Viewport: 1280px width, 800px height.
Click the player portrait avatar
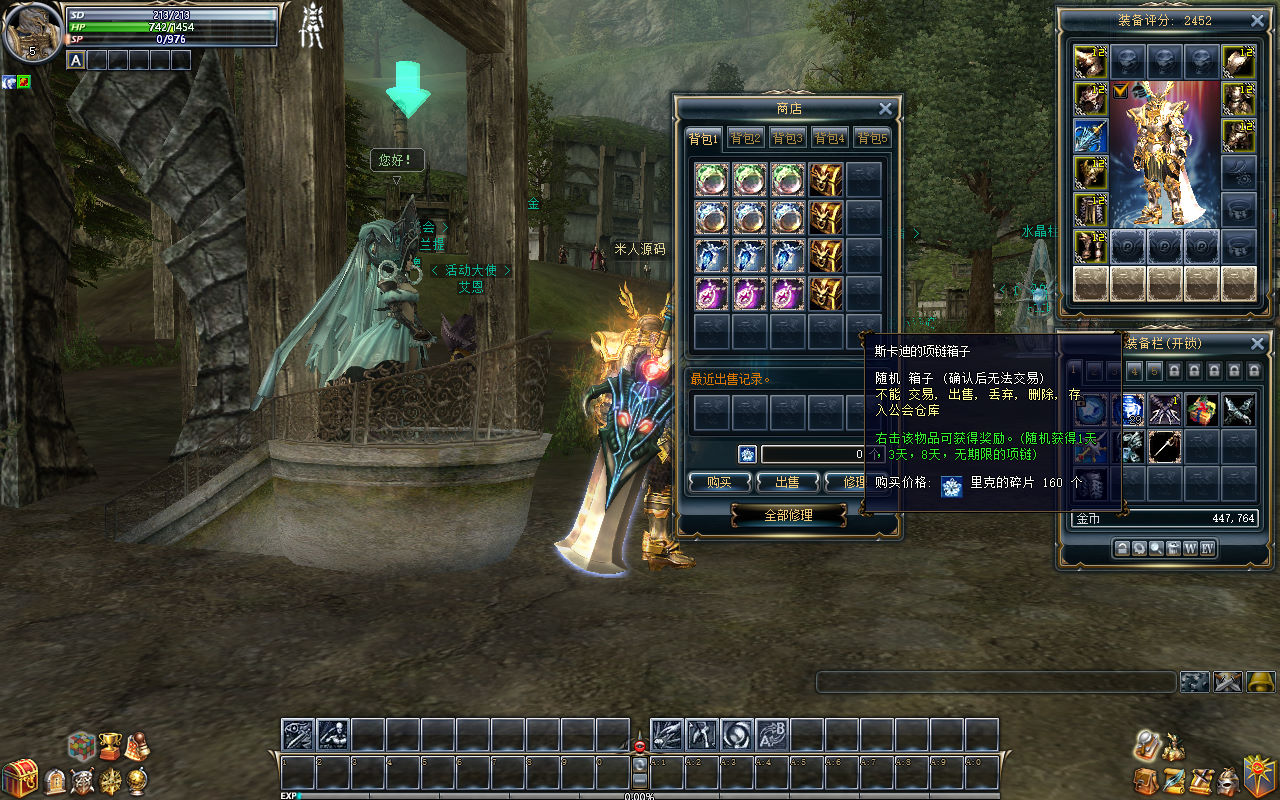[x=31, y=31]
